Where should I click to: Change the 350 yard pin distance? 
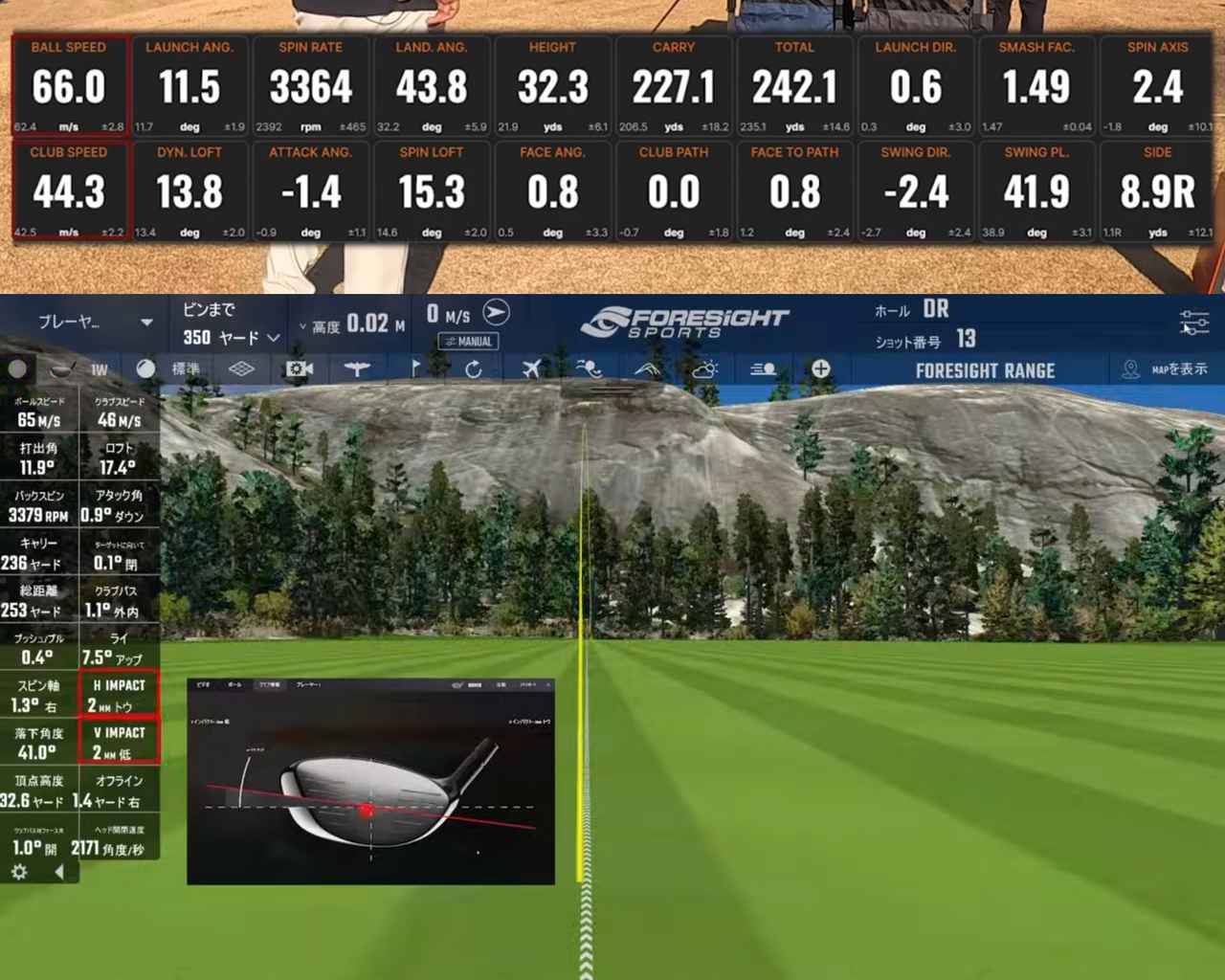231,338
